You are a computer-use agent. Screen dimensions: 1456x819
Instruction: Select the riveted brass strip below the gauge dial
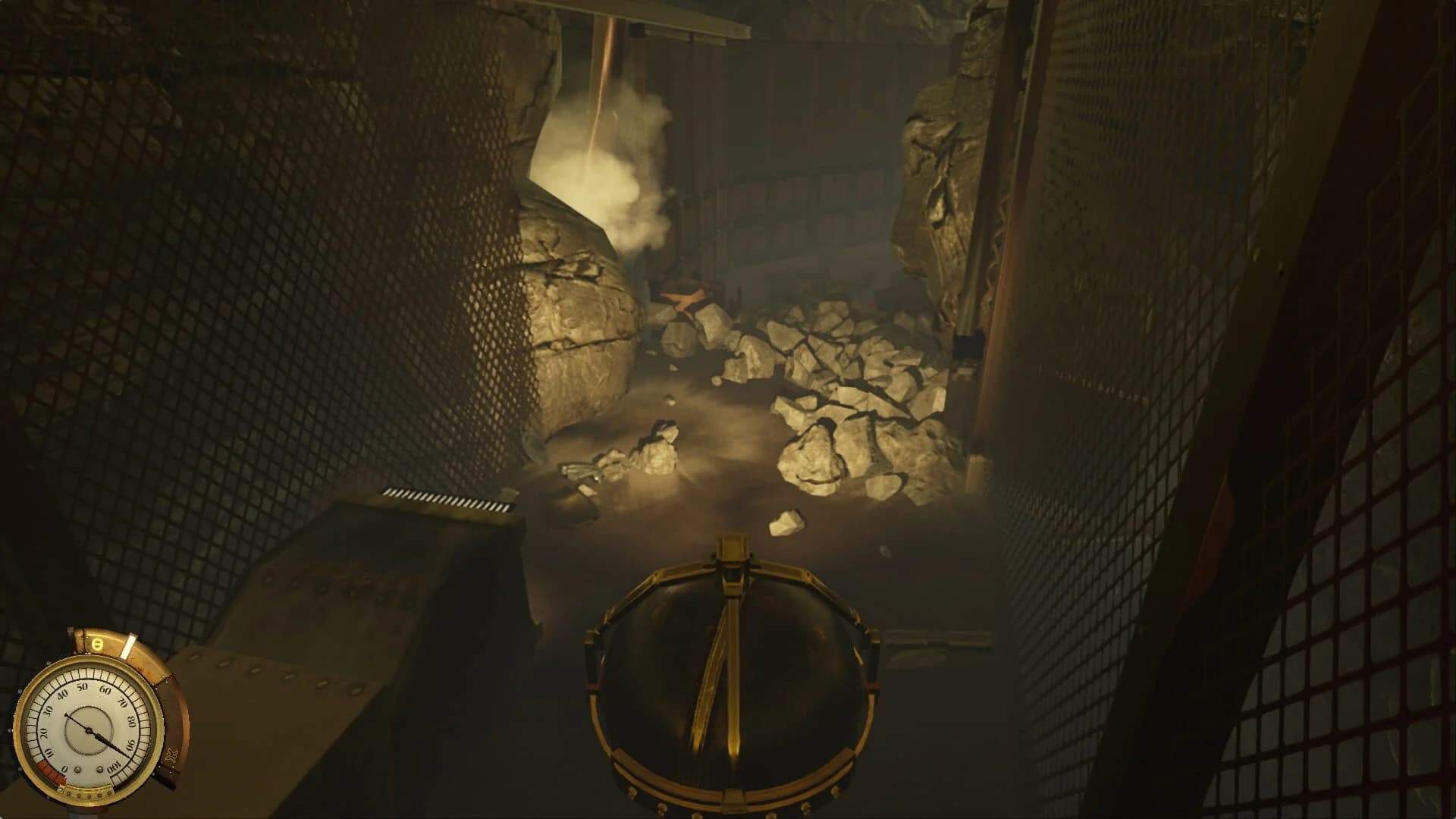pyautogui.click(x=86, y=793)
